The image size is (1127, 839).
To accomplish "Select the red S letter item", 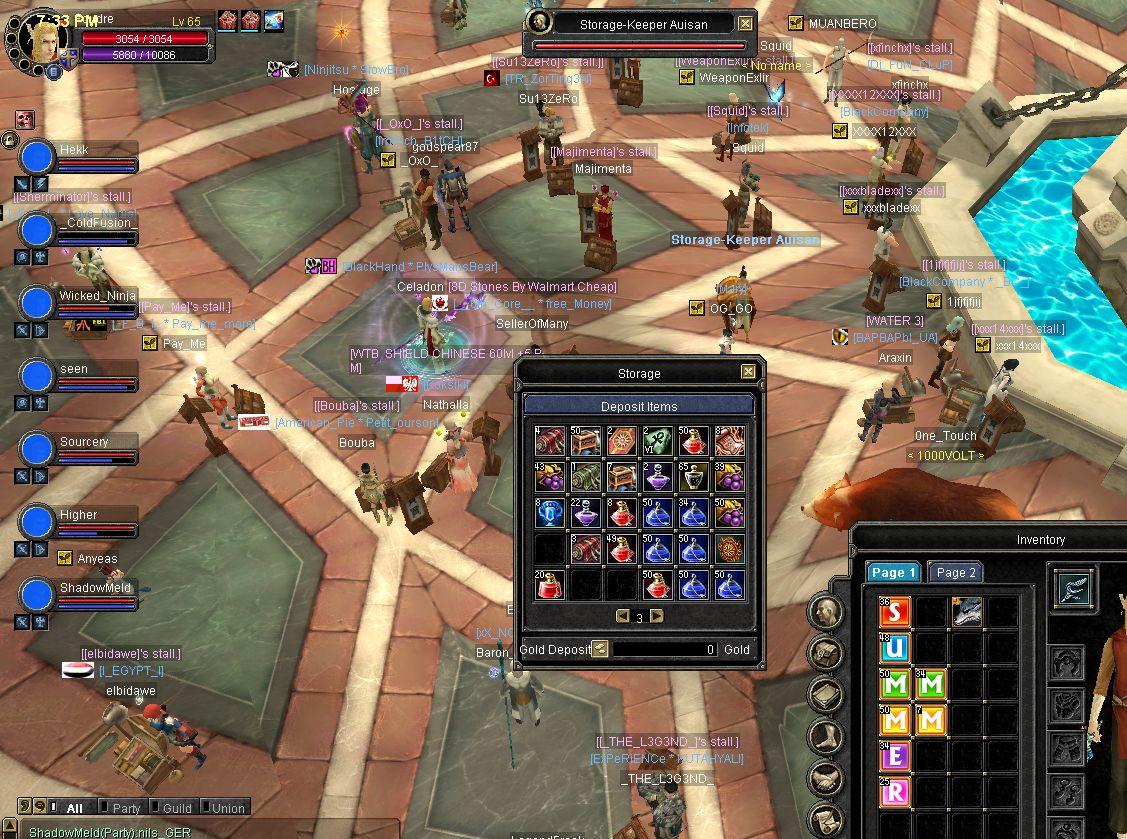I will click(x=896, y=612).
